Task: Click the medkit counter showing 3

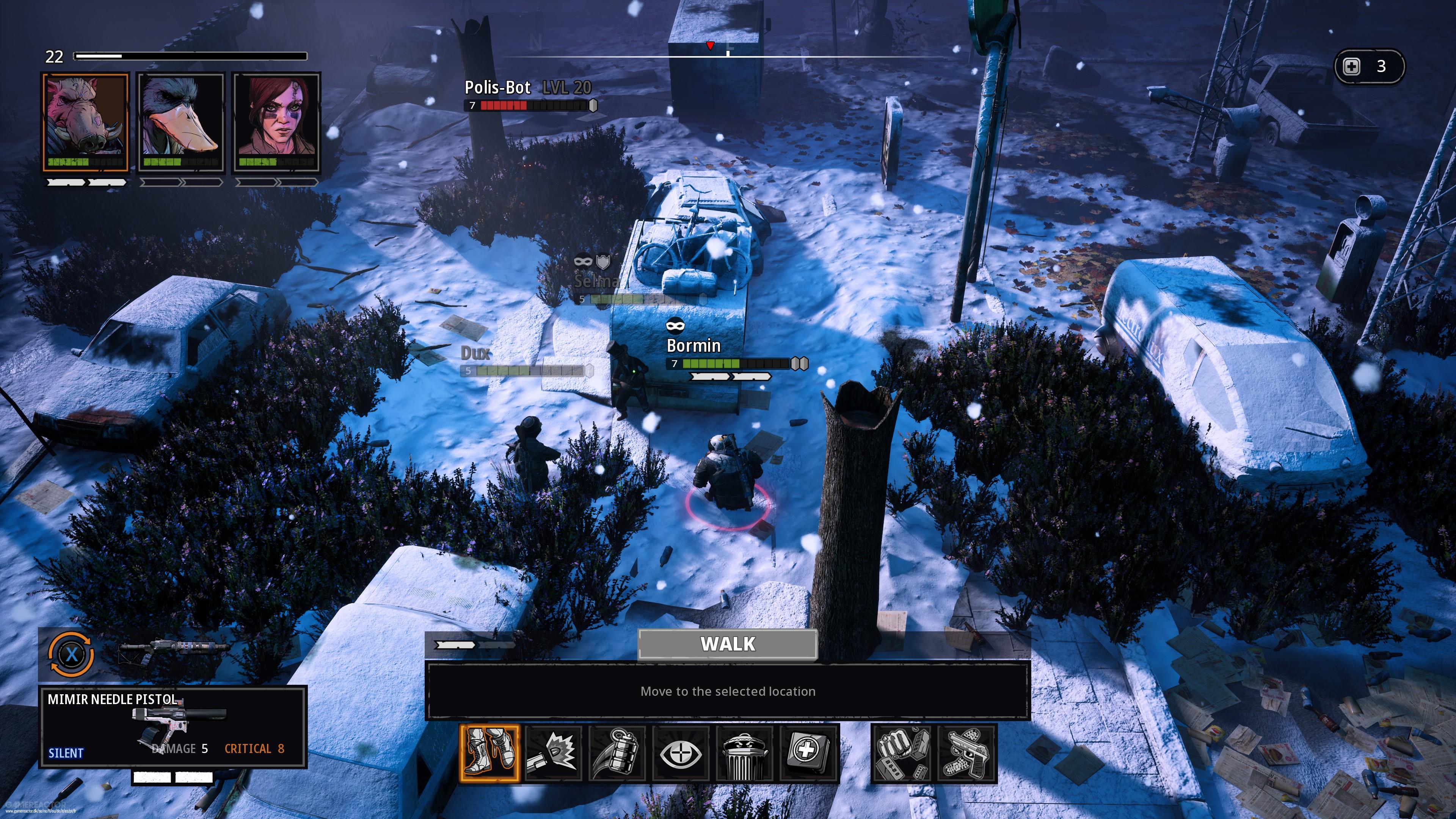Action: click(x=1367, y=66)
